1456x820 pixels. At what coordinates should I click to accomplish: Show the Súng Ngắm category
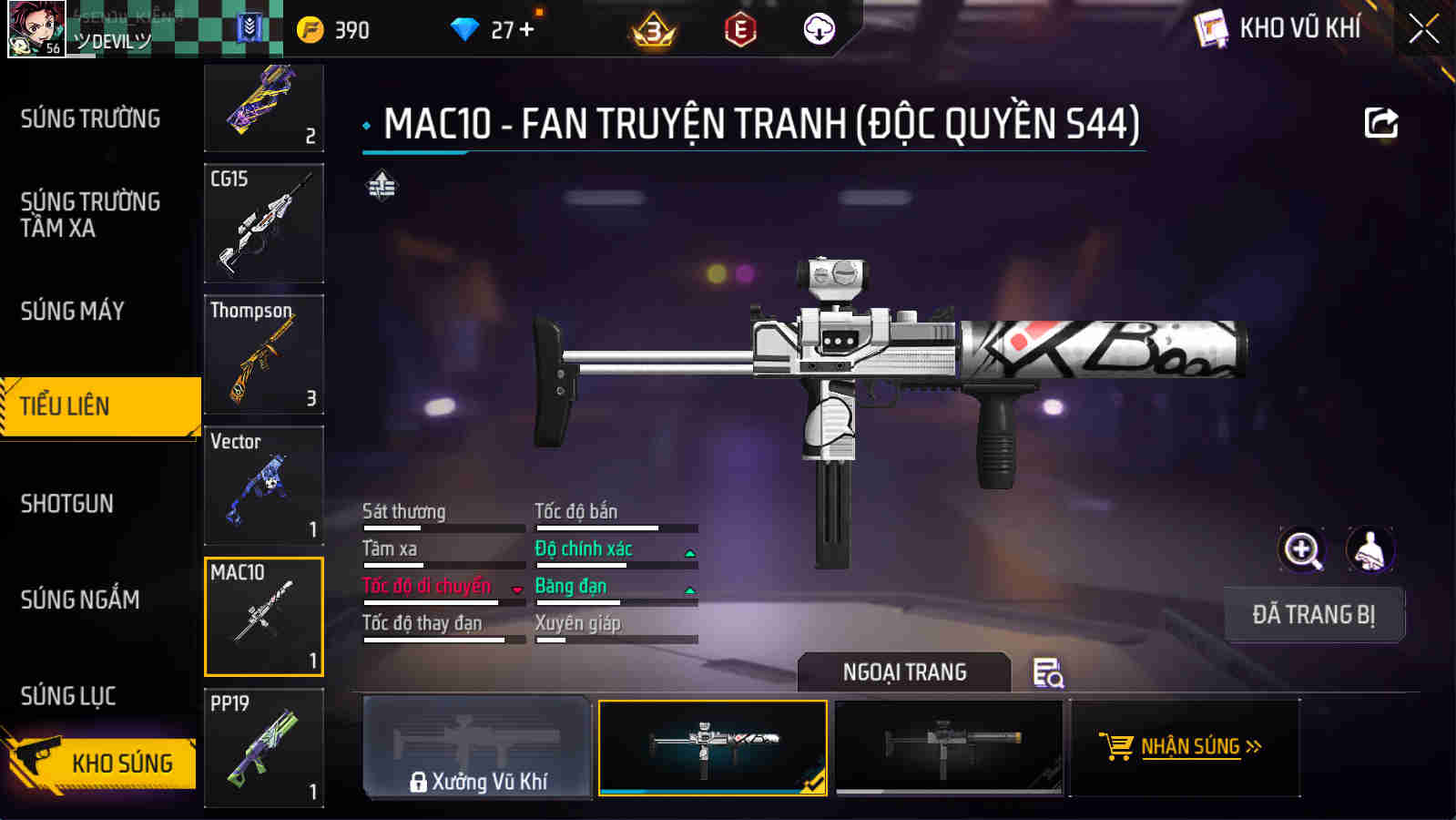tap(80, 600)
